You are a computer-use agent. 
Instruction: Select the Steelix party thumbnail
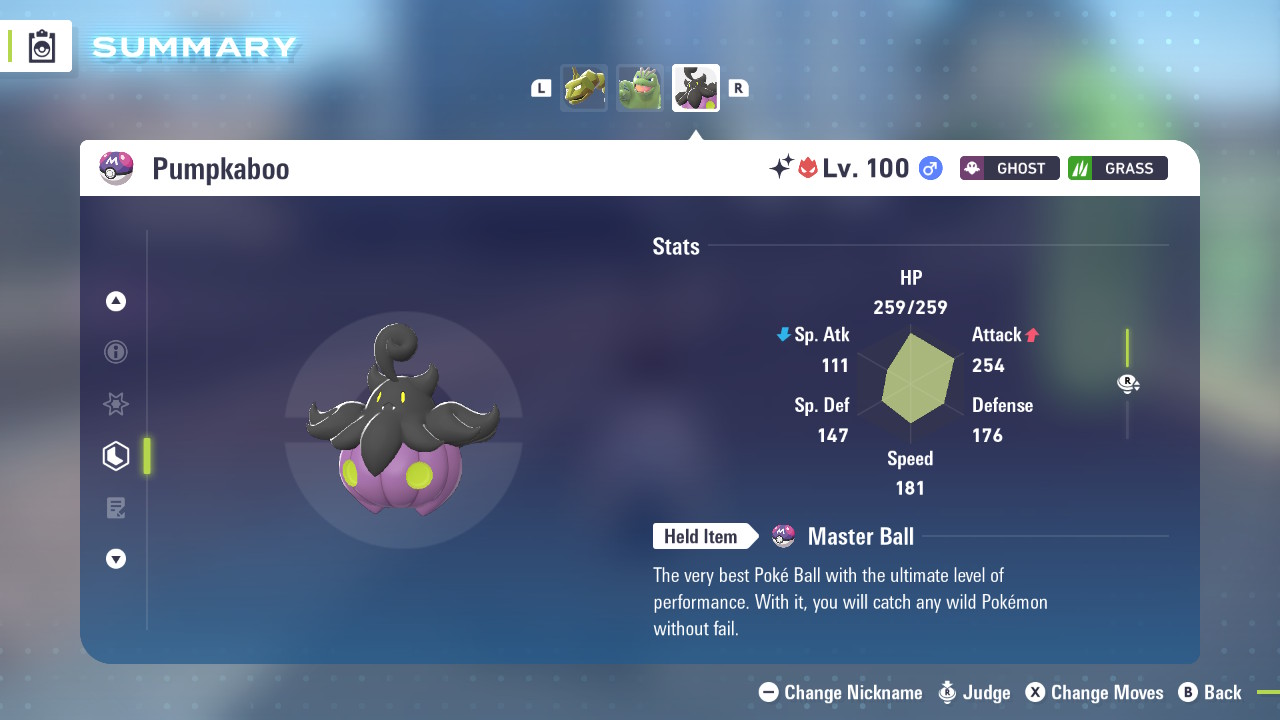point(584,88)
